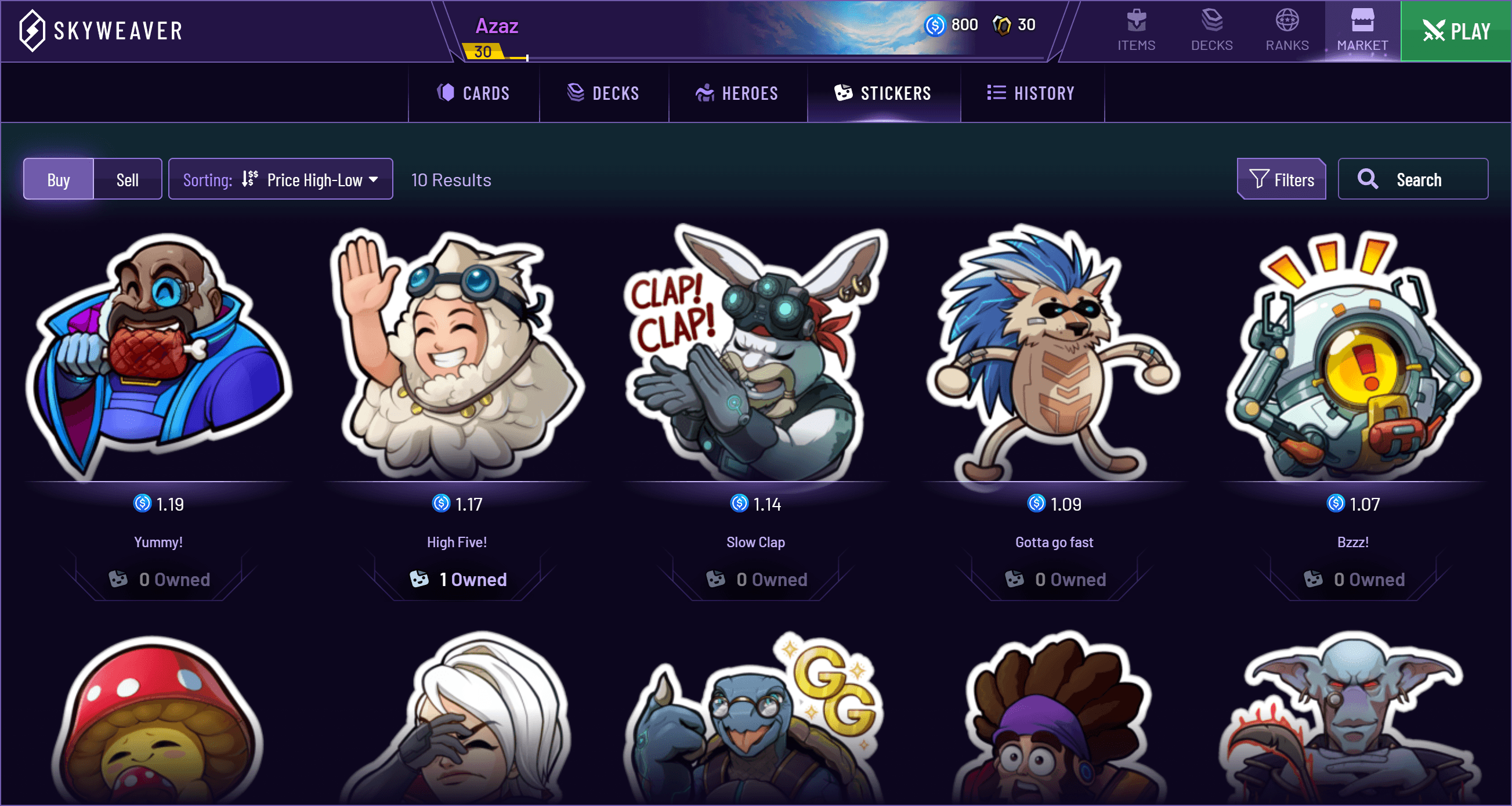1512x806 pixels.
Task: Switch to Buy mode in the marketplace
Action: [57, 179]
